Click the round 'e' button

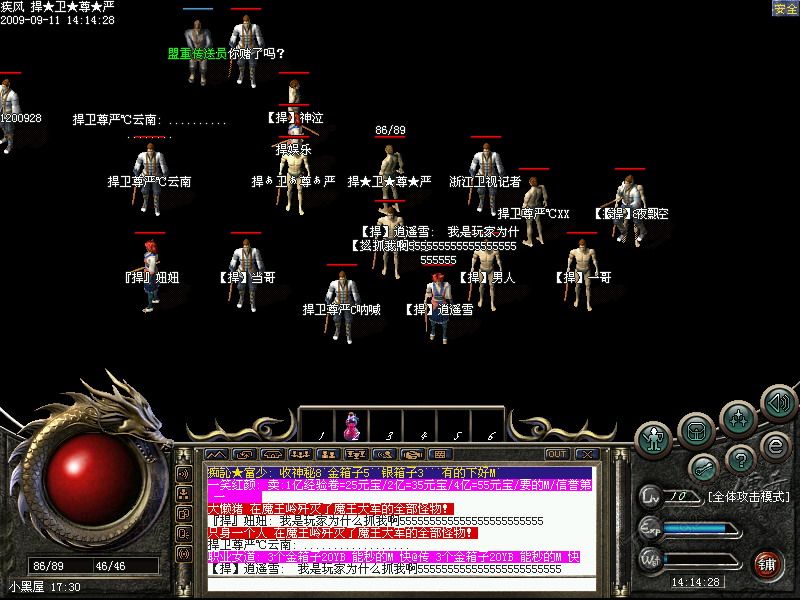774,444
